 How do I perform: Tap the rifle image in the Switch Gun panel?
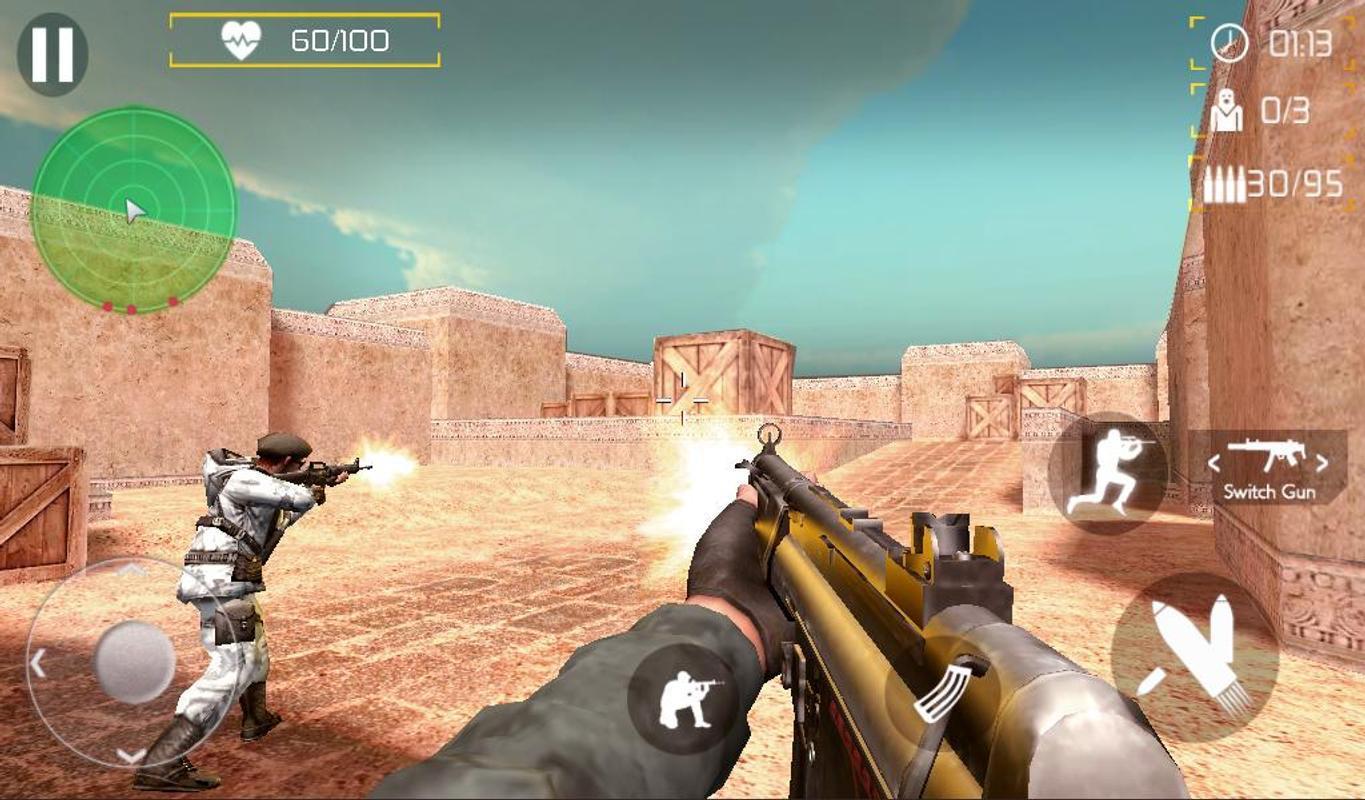tap(1267, 455)
